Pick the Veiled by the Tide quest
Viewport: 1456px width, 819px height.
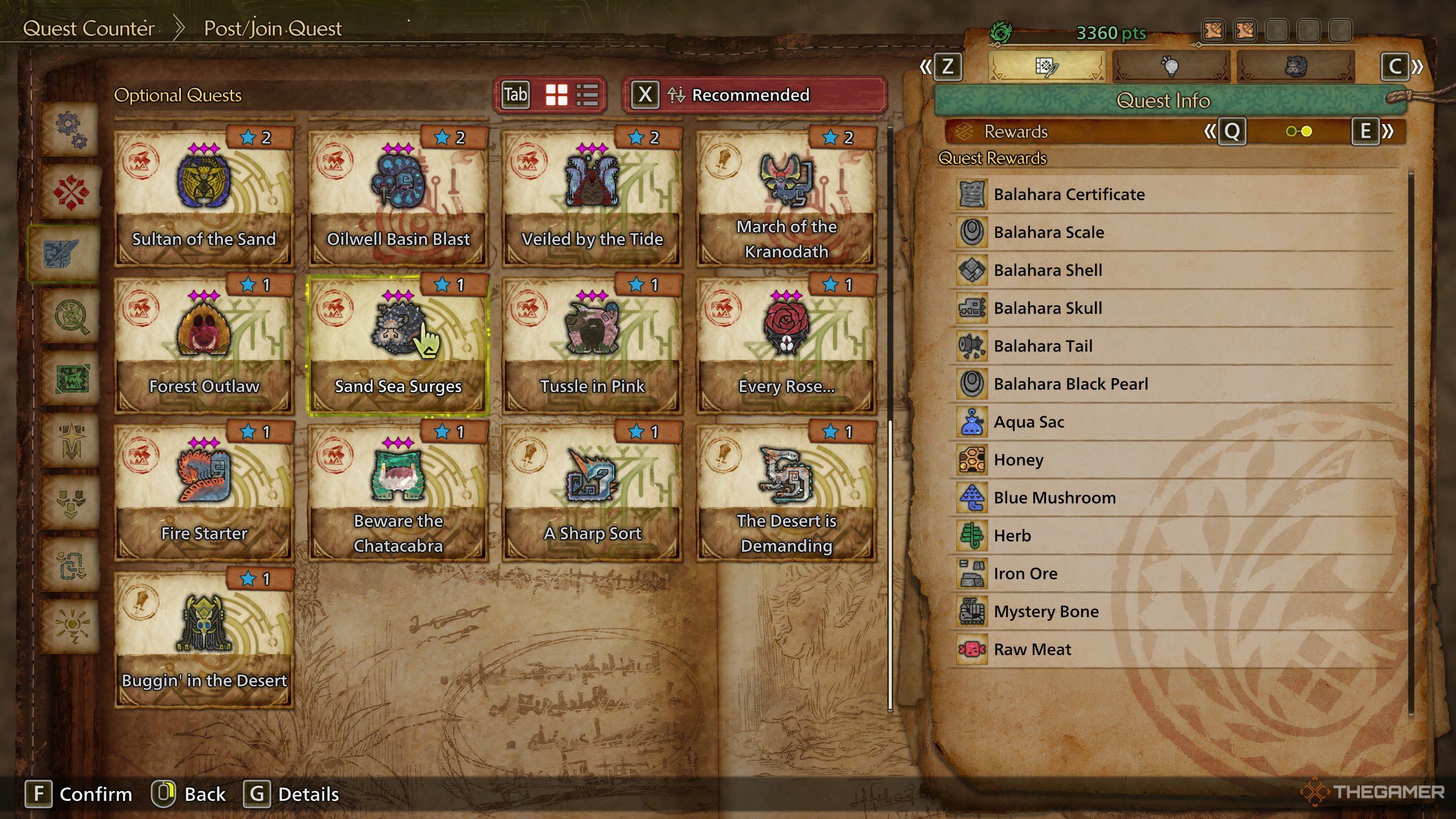pos(592,197)
